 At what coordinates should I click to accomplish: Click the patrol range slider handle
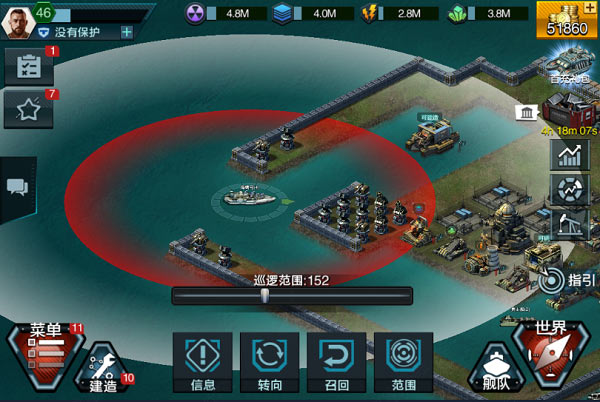tap(265, 295)
